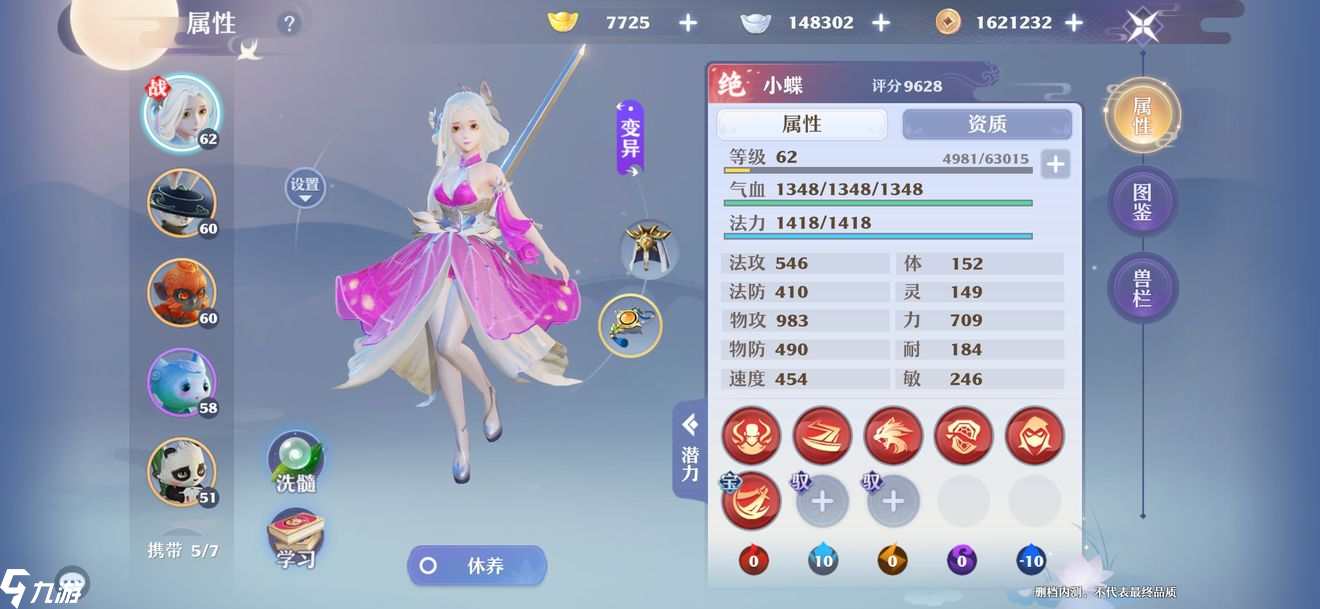This screenshot has height=609, width=1320.
Task: Add more silver ingots currency
Action: click(881, 23)
